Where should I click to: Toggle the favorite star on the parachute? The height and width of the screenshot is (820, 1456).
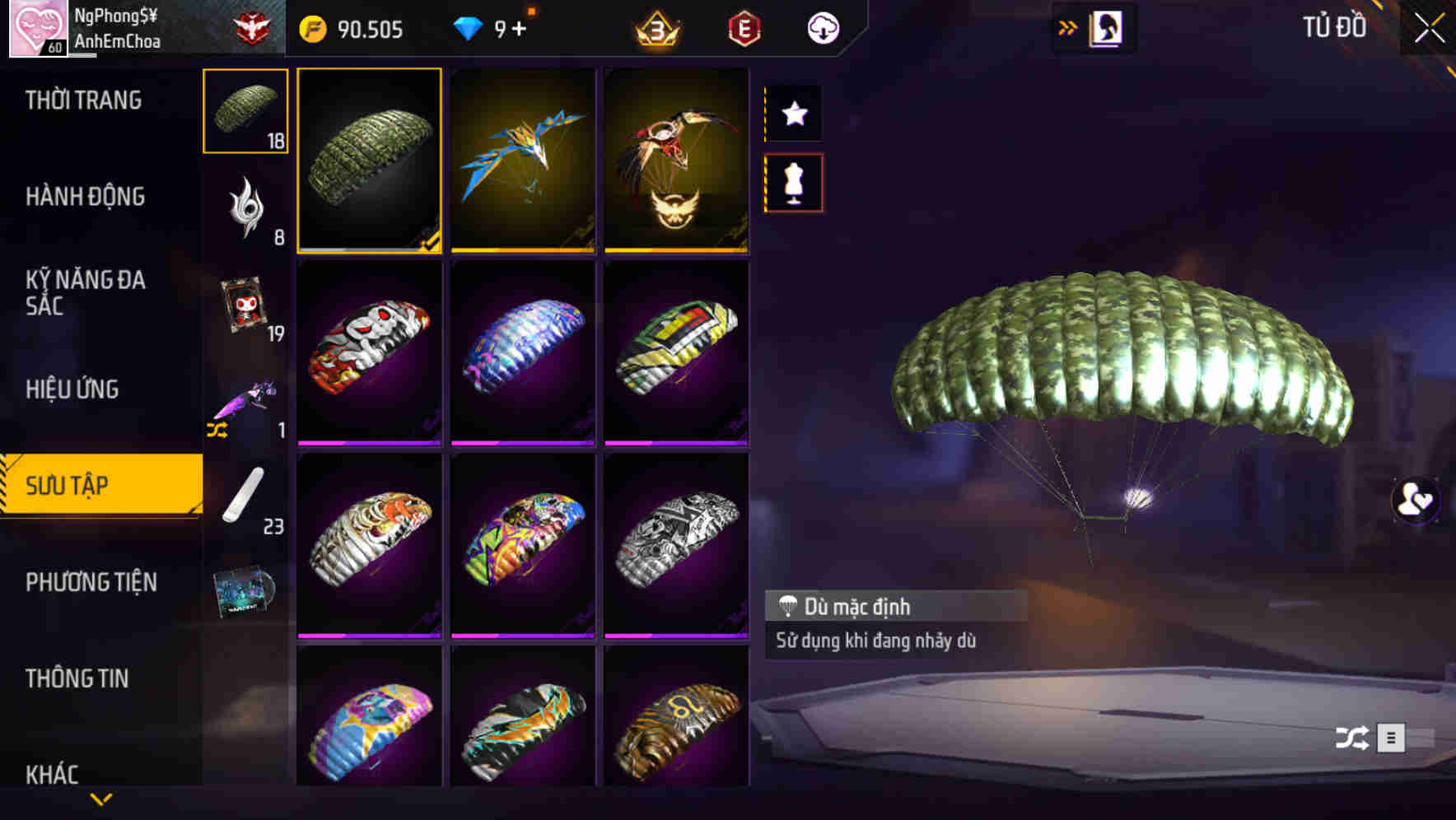[x=793, y=114]
